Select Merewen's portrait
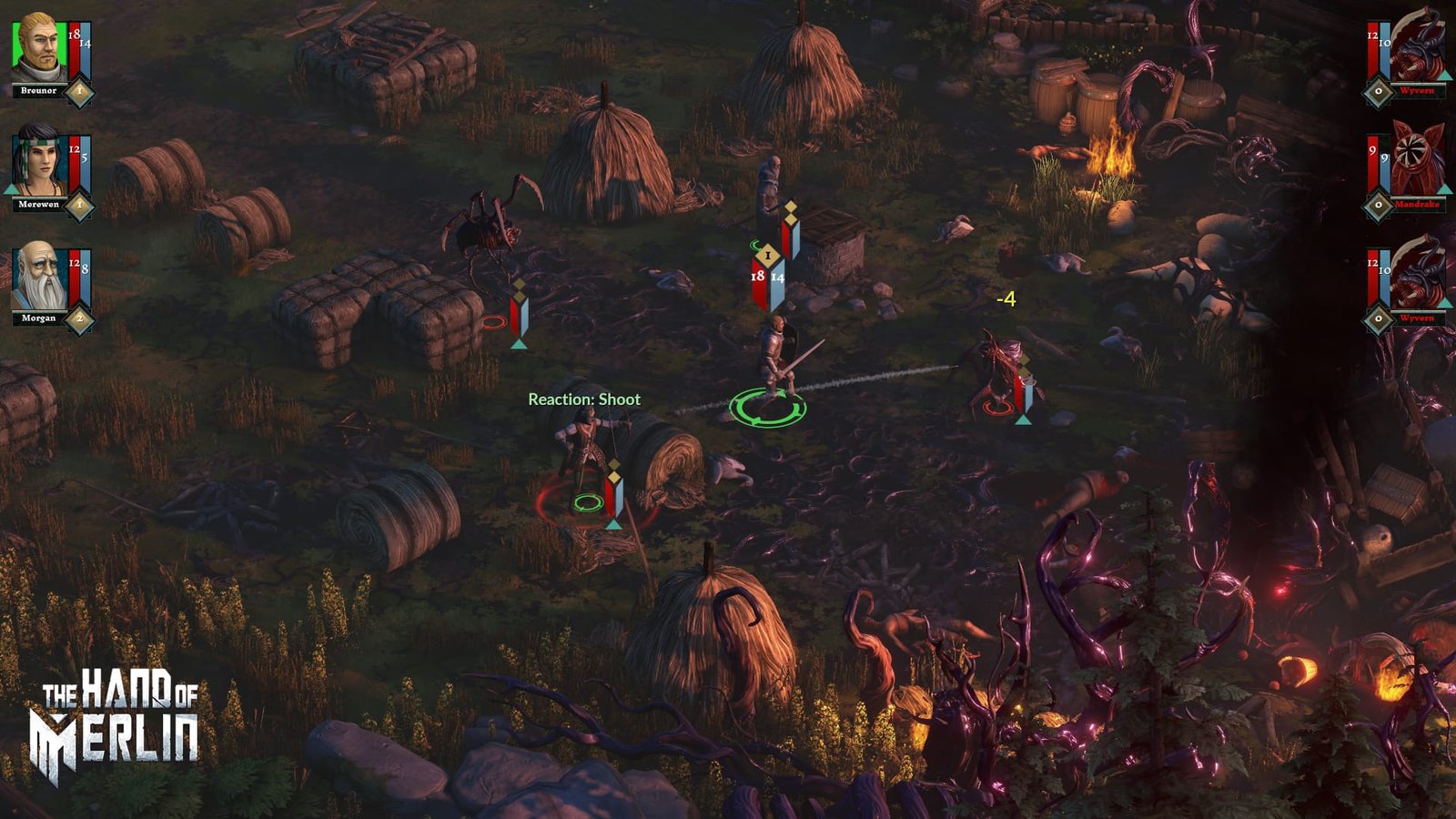1456x819 pixels. (x=36, y=162)
